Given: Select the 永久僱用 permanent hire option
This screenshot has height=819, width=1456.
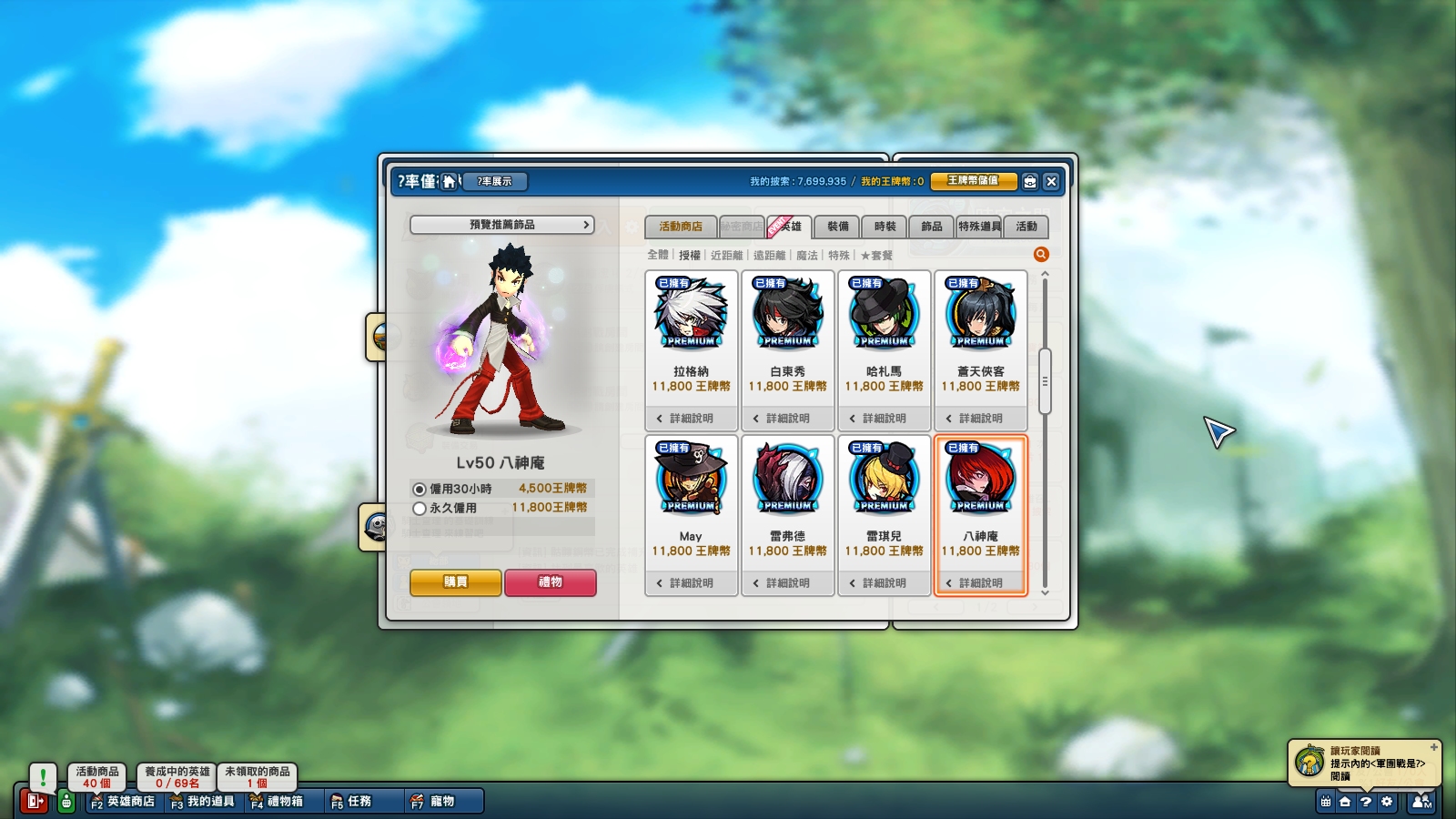Looking at the screenshot, I should [420, 507].
